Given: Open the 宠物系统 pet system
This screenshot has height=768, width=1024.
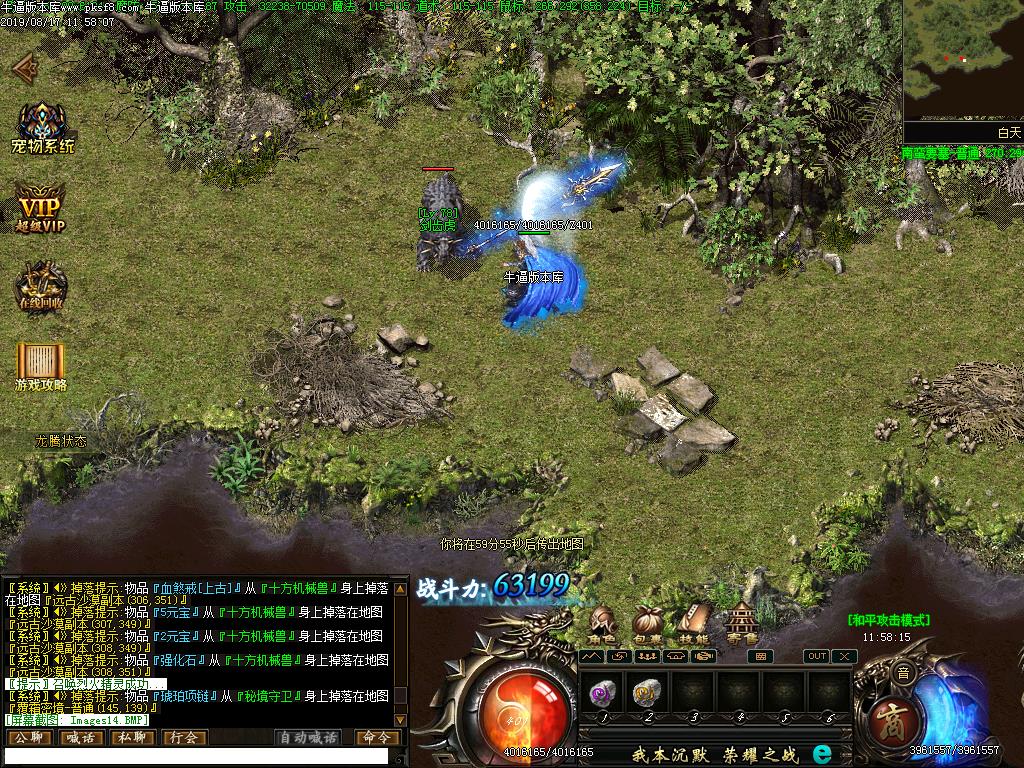Looking at the screenshot, I should (x=43, y=128).
